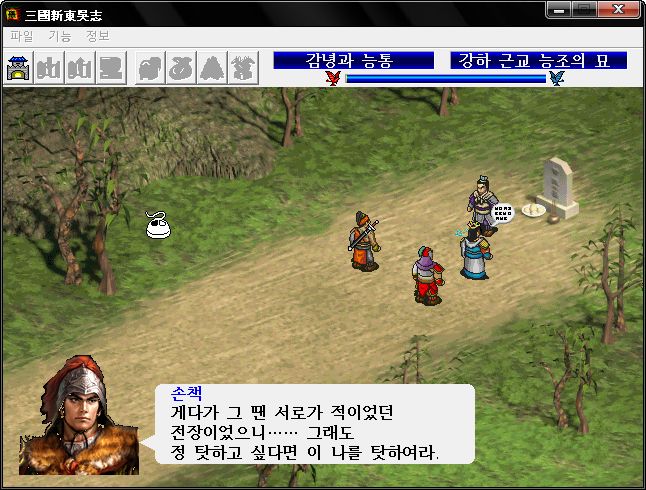Open the money bag toolbar icon
Viewport: 646px width, 490px height.
180,68
